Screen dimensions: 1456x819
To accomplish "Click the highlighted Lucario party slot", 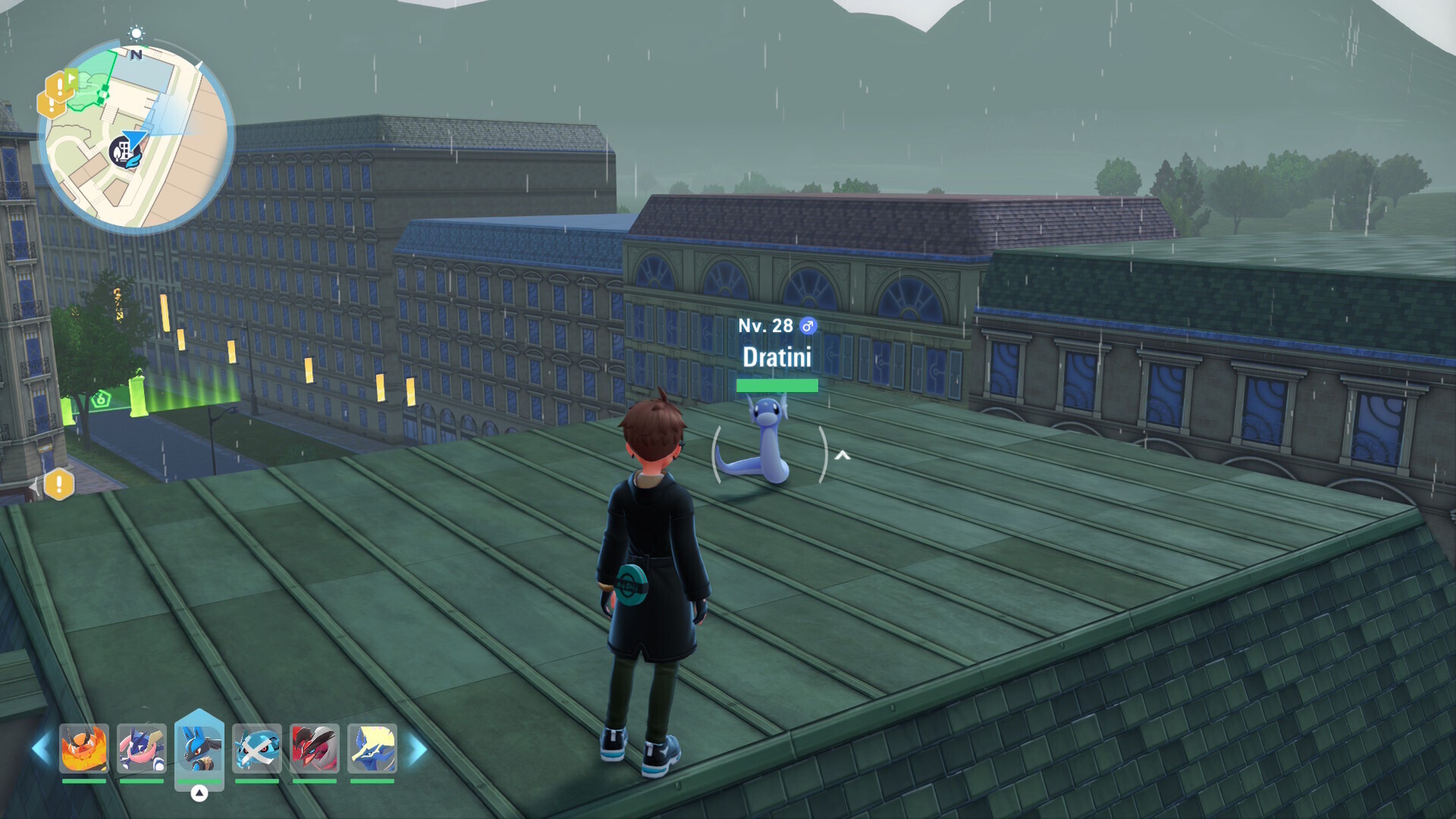I will (199, 748).
